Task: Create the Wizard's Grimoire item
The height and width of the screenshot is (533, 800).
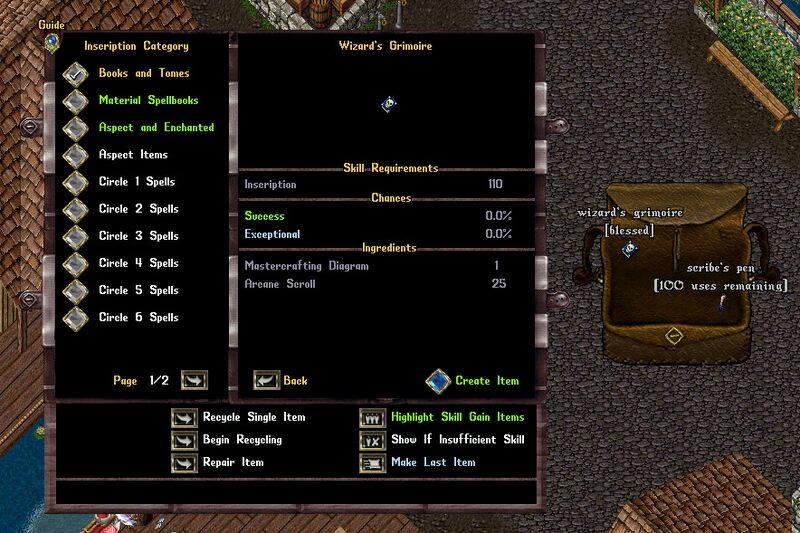Action: coord(438,380)
